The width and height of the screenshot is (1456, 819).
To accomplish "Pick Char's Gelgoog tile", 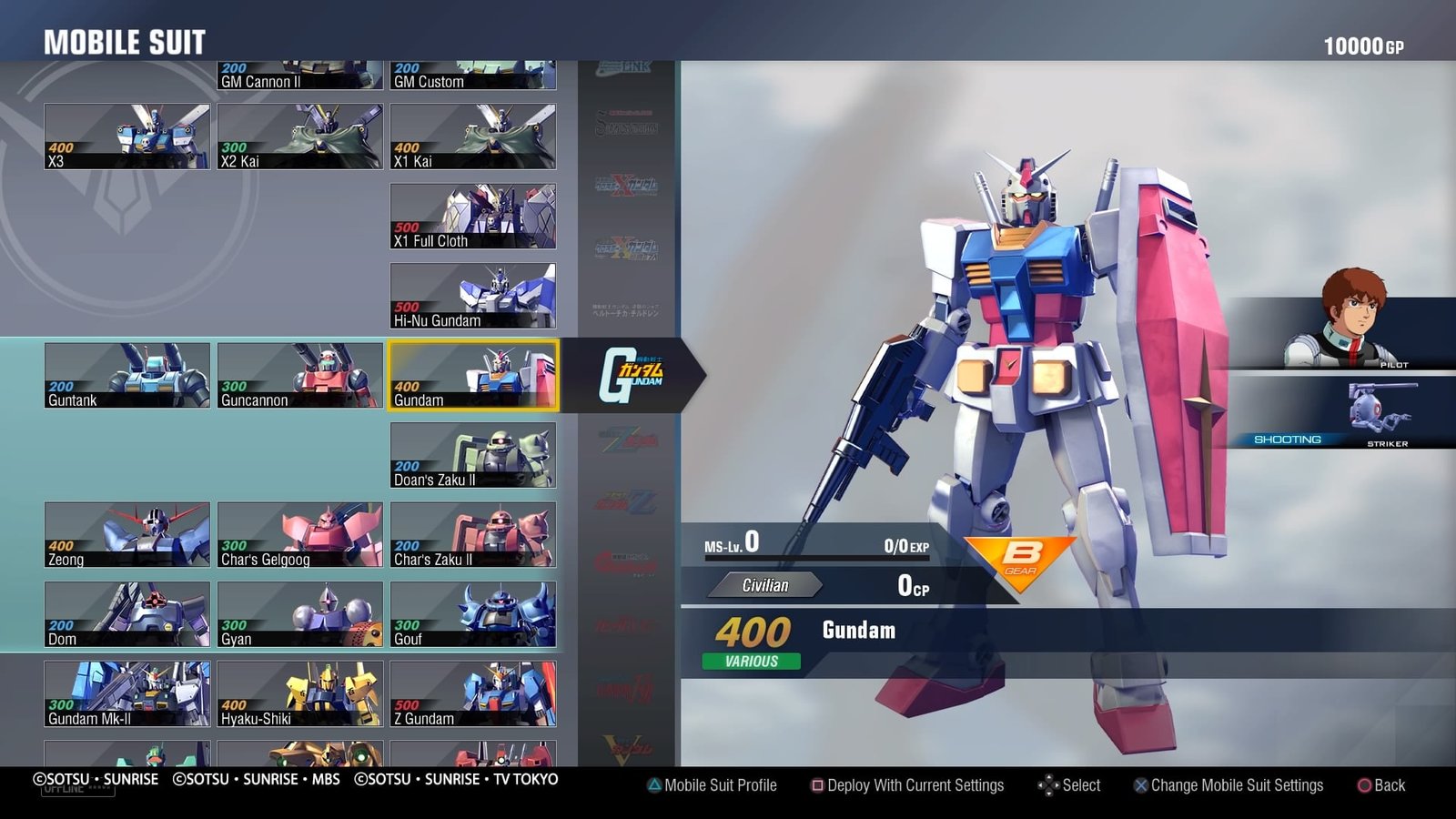I will click(299, 535).
